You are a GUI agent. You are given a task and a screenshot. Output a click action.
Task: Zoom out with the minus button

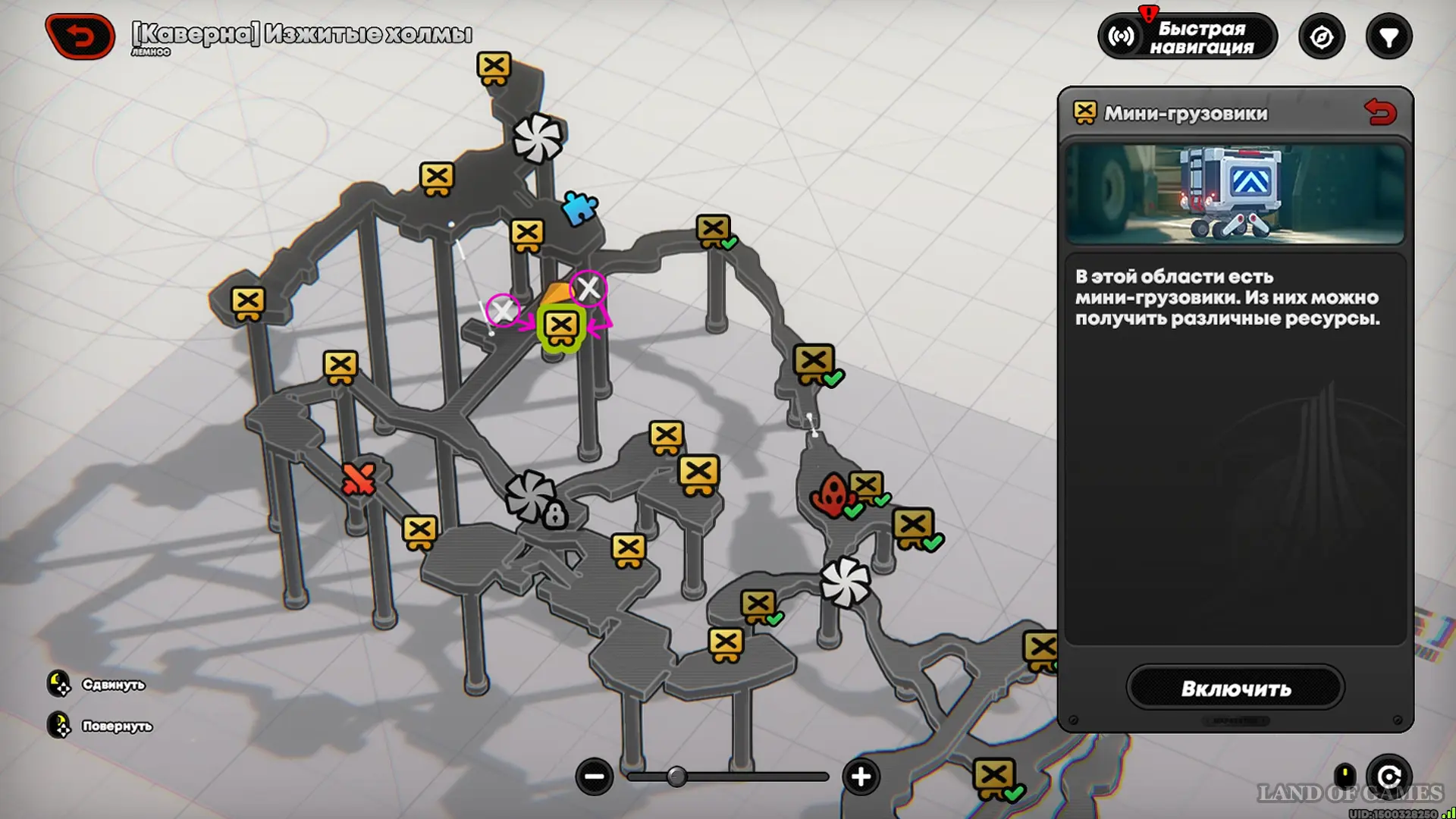click(594, 777)
